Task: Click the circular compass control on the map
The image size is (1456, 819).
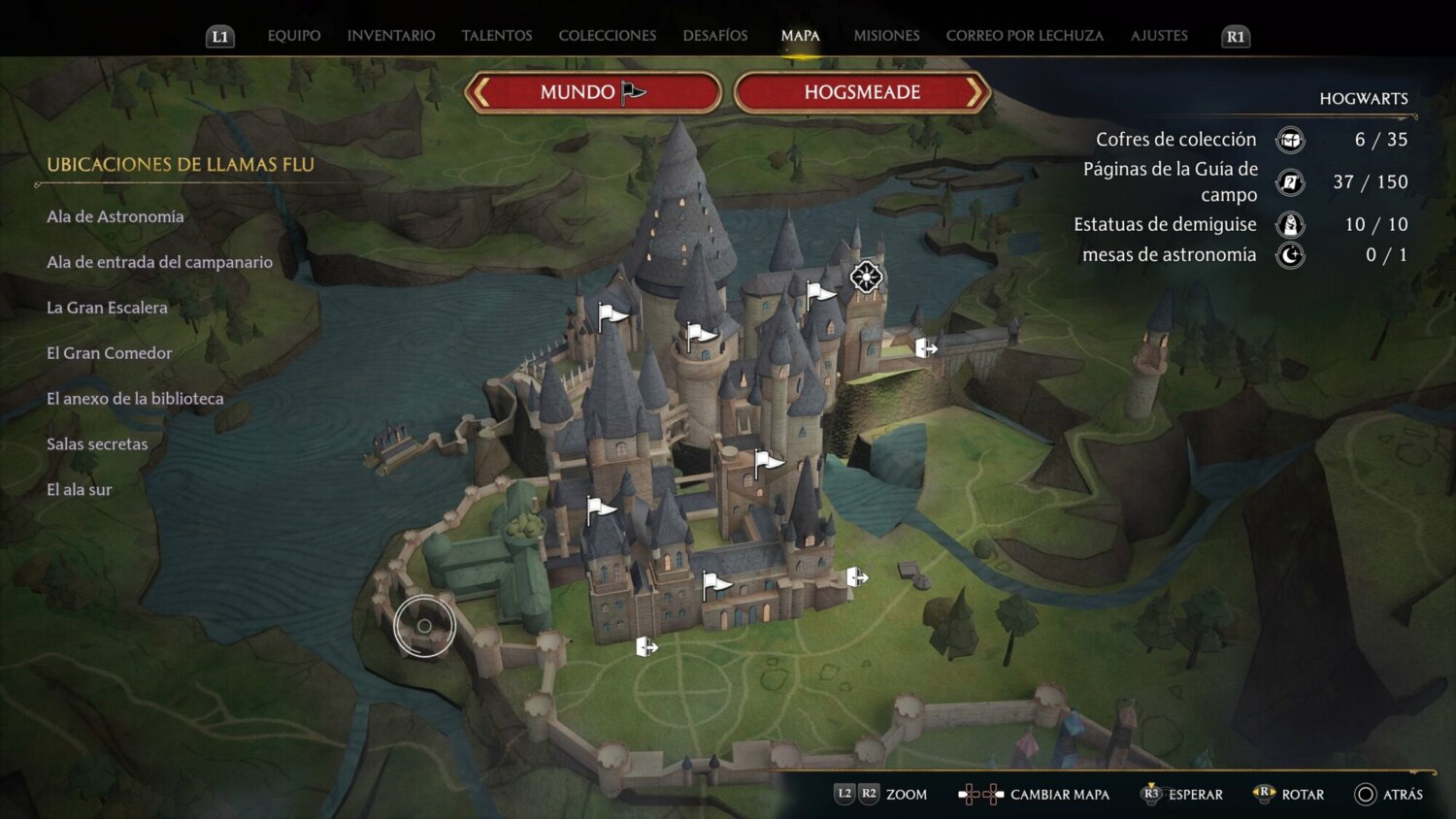Action: (425, 625)
